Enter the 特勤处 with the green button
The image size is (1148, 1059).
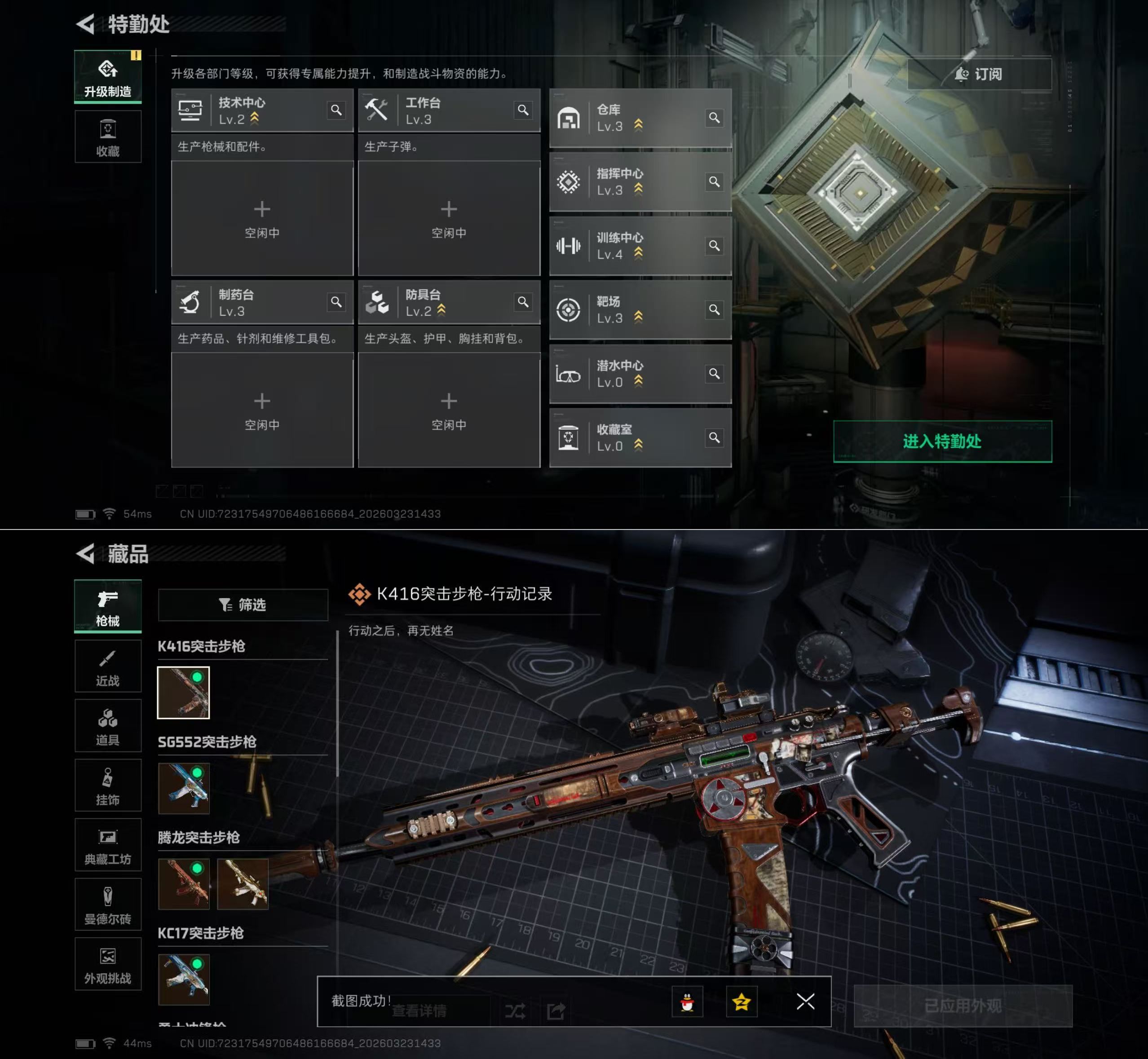(942, 441)
